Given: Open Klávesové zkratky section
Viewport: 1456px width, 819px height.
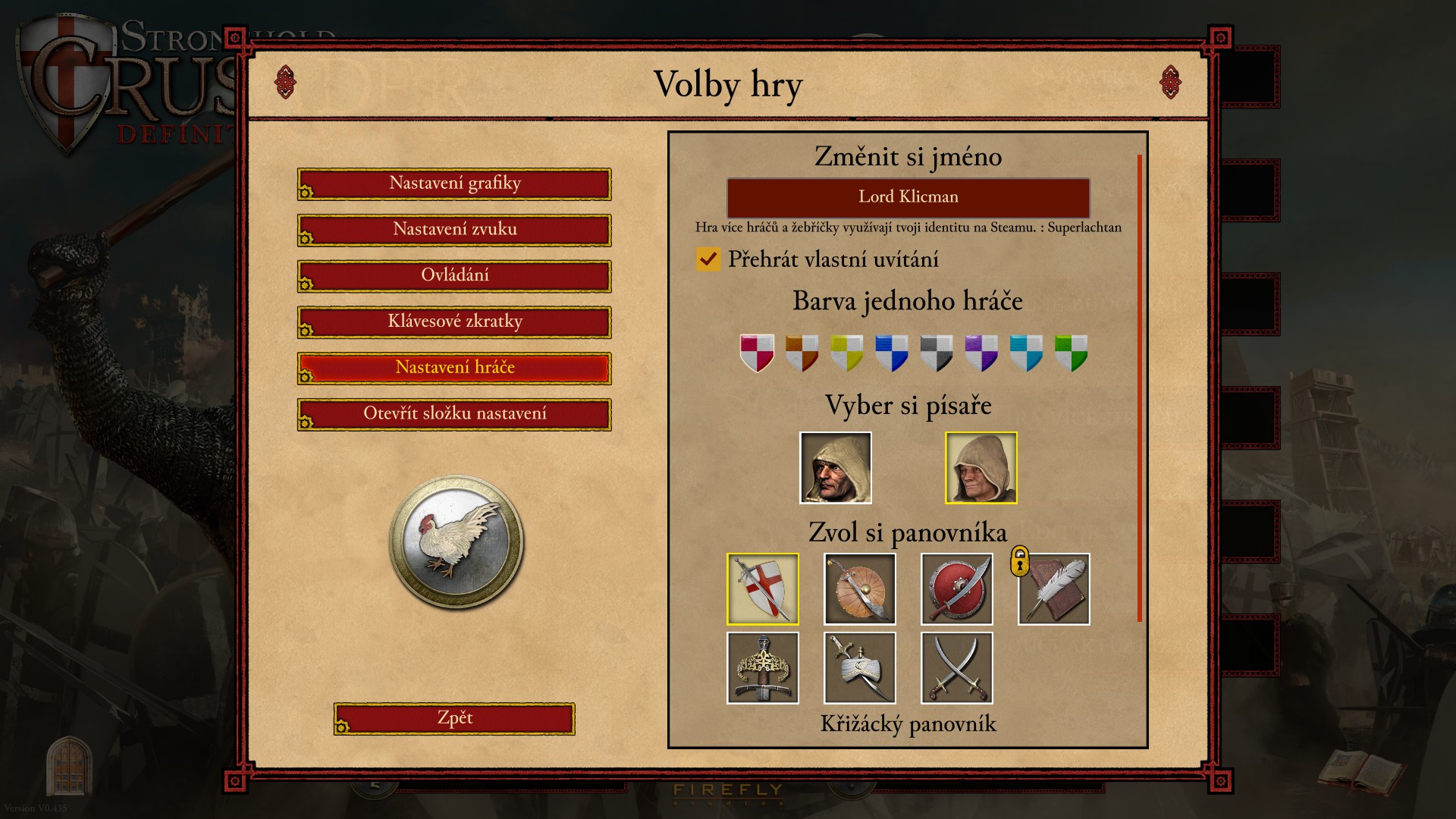Looking at the screenshot, I should click(454, 322).
